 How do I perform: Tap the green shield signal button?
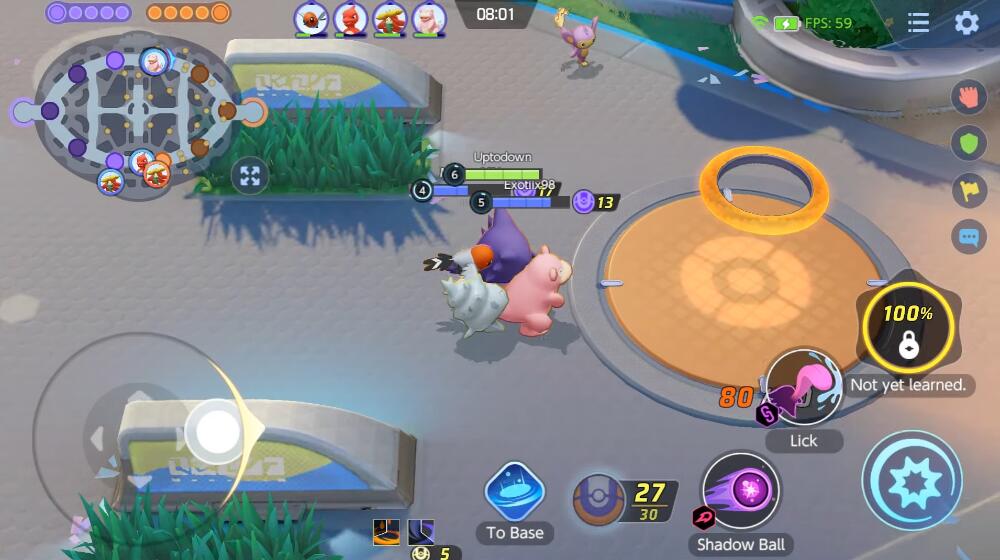[x=968, y=143]
